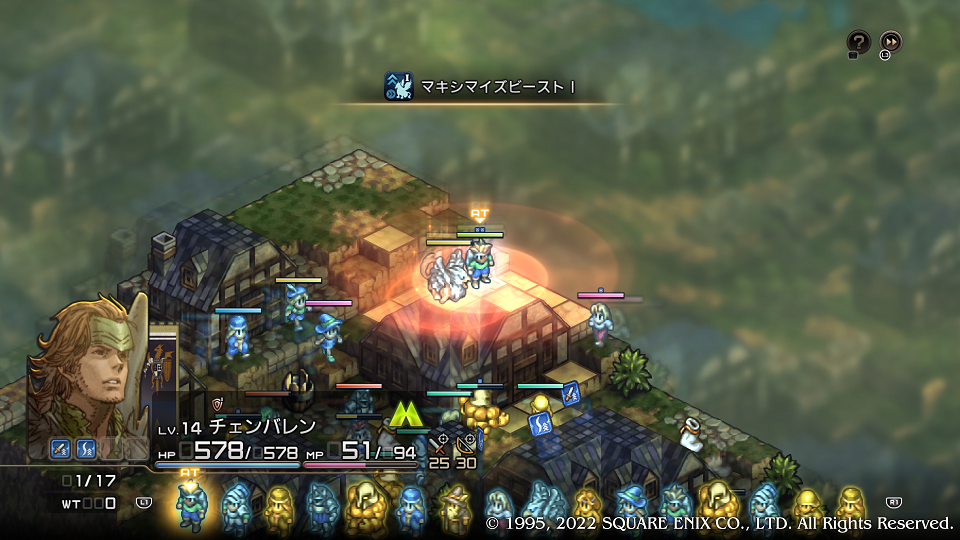Toggle the fast-forward button
Viewport: 960px width, 540px height.
tap(890, 42)
